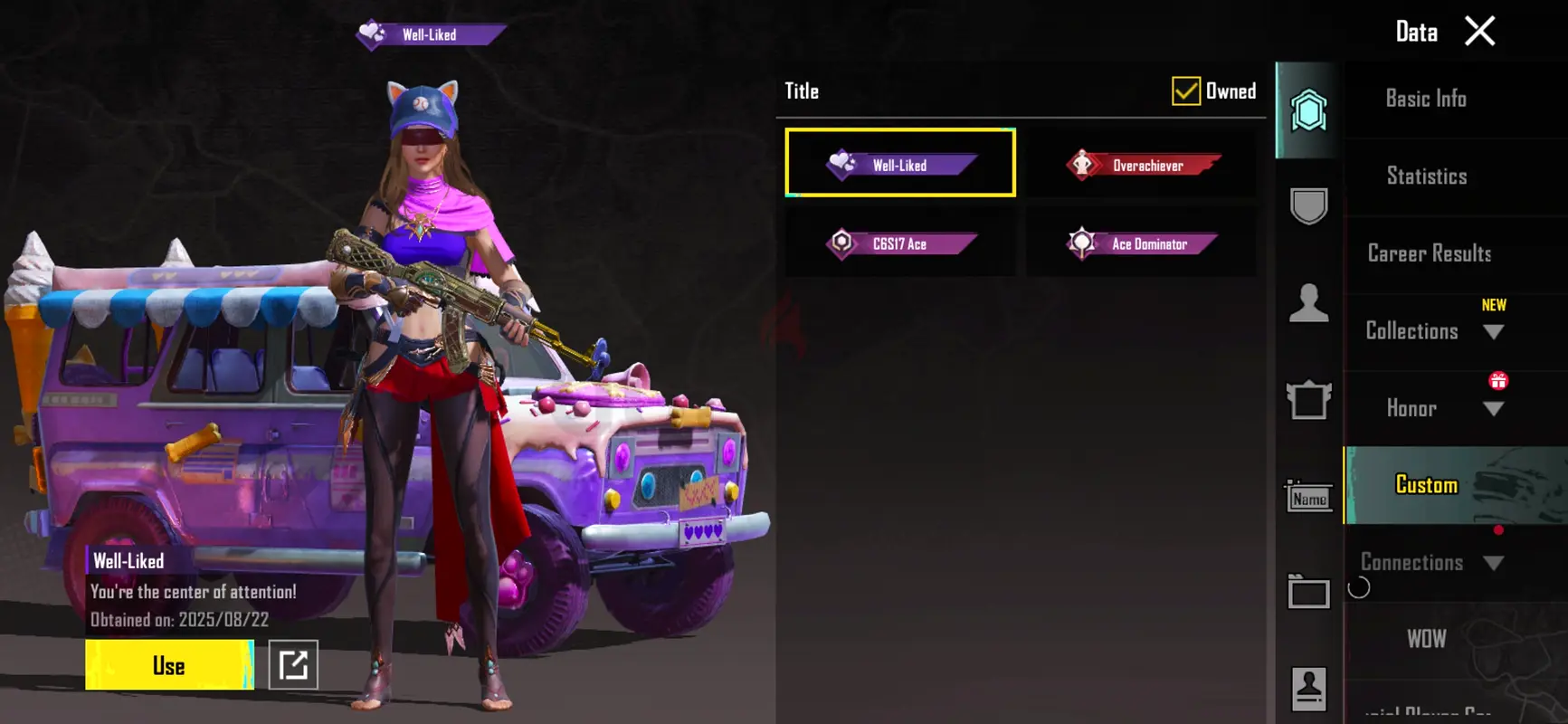The height and width of the screenshot is (724, 1568).
Task: Toggle the Owned filter checkbox
Action: (x=1185, y=91)
